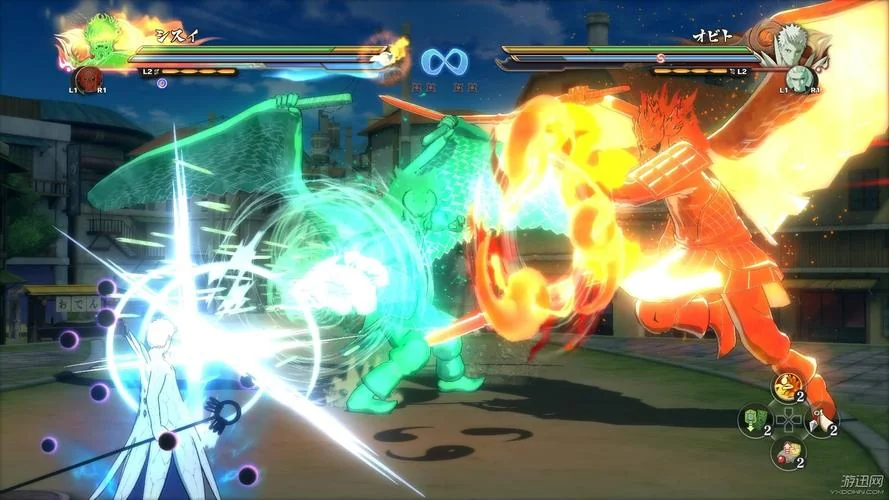
Task: Choose the kunai and scroll item slot
Action: [x=821, y=419]
